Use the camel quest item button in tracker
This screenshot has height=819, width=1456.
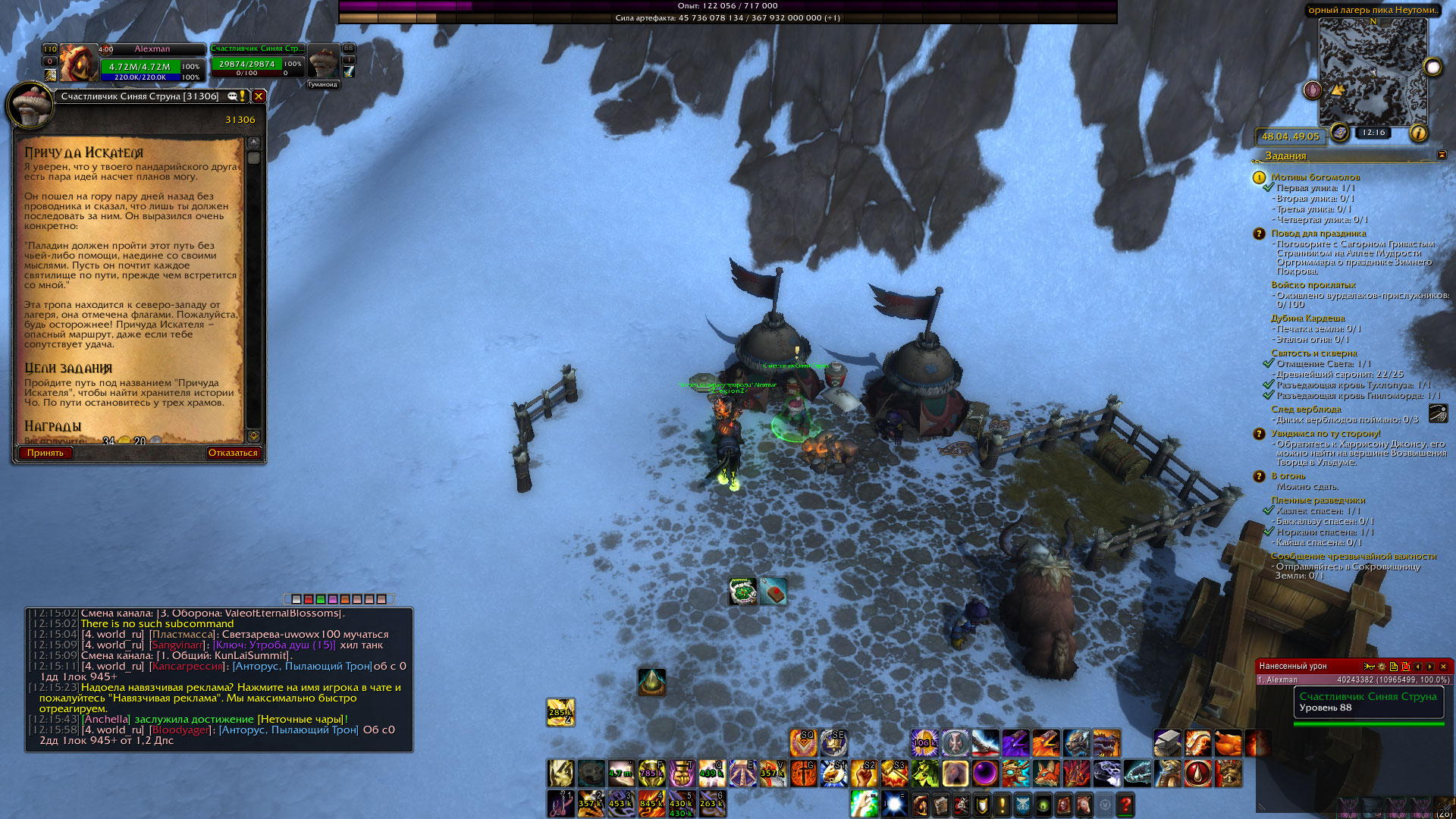(x=1438, y=413)
